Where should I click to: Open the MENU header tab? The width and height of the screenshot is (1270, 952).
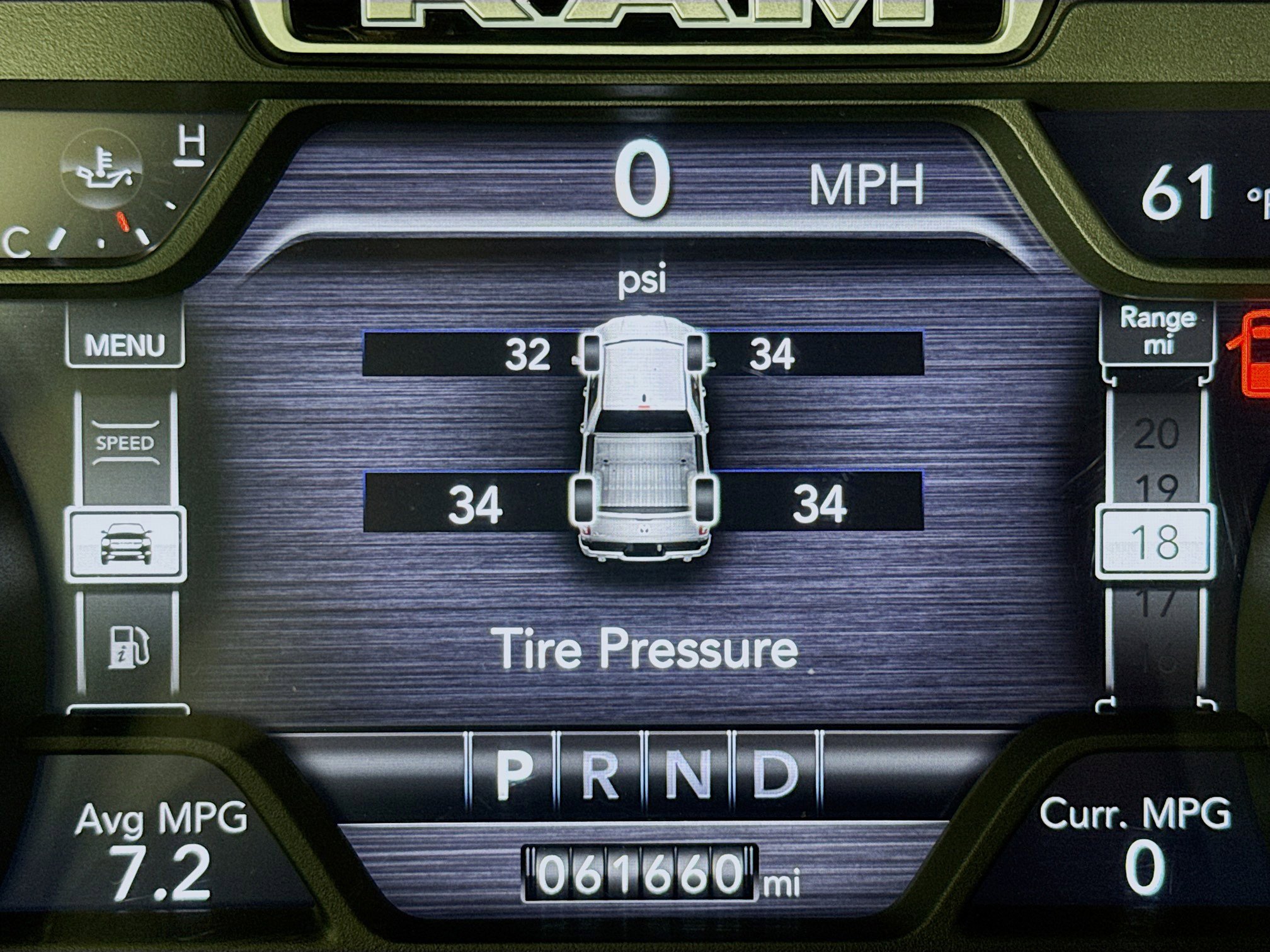click(x=125, y=344)
